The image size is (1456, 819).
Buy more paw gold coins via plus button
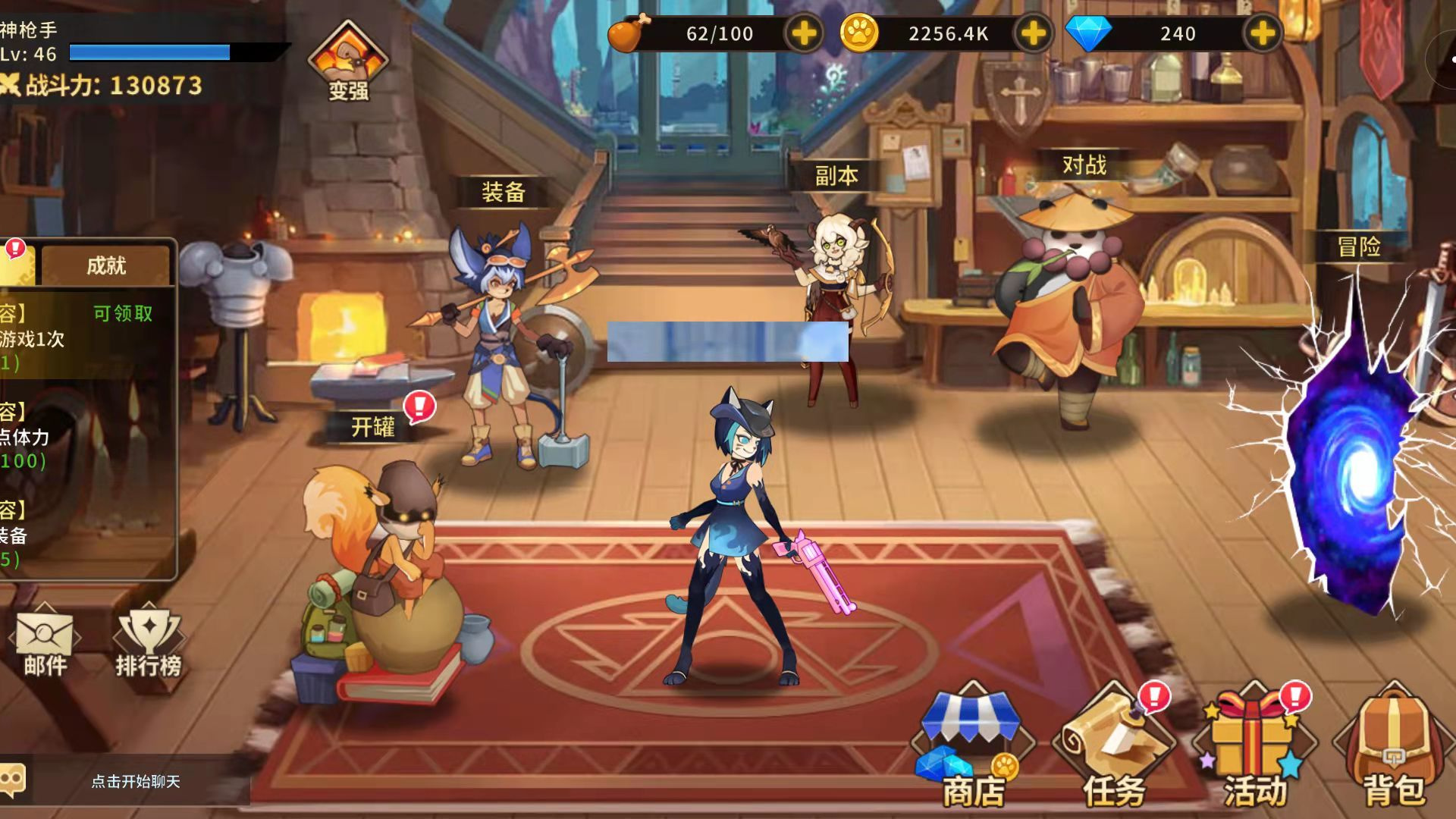tap(1033, 33)
